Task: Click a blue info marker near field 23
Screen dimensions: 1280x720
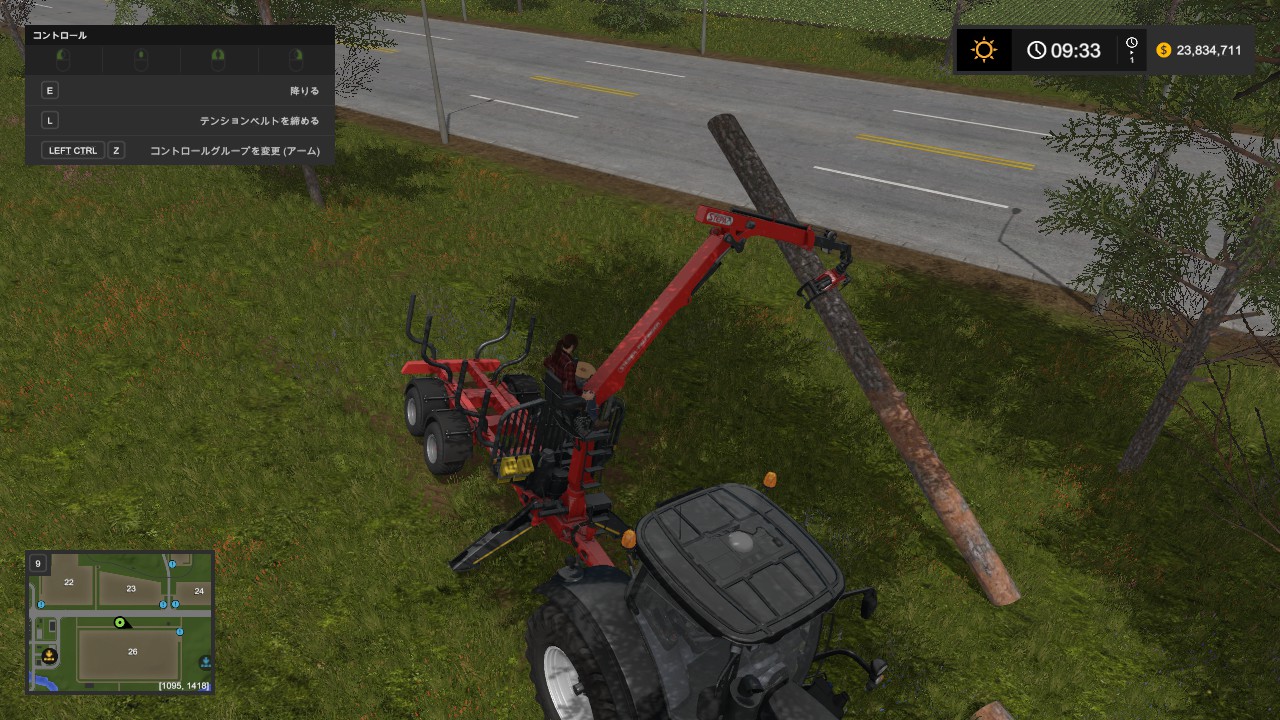Action: 163,604
